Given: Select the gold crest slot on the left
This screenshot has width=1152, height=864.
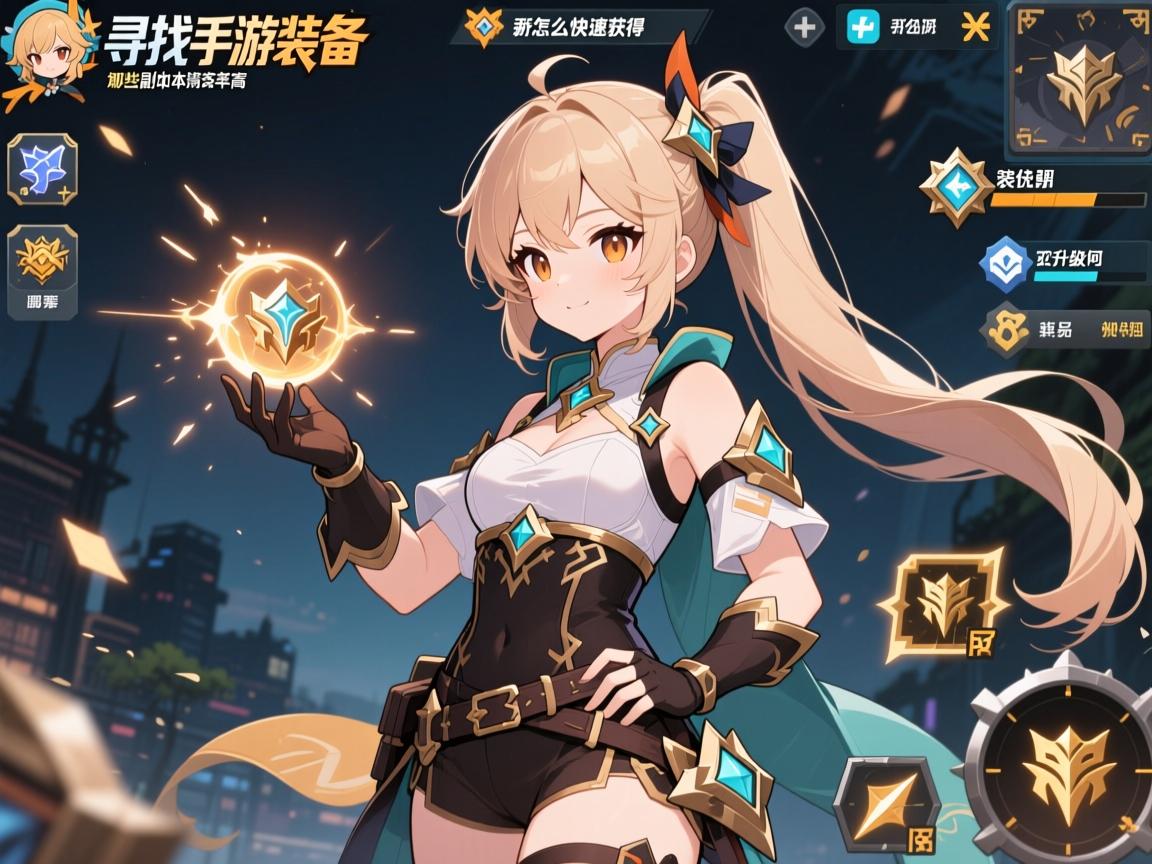Looking at the screenshot, I should [42, 260].
